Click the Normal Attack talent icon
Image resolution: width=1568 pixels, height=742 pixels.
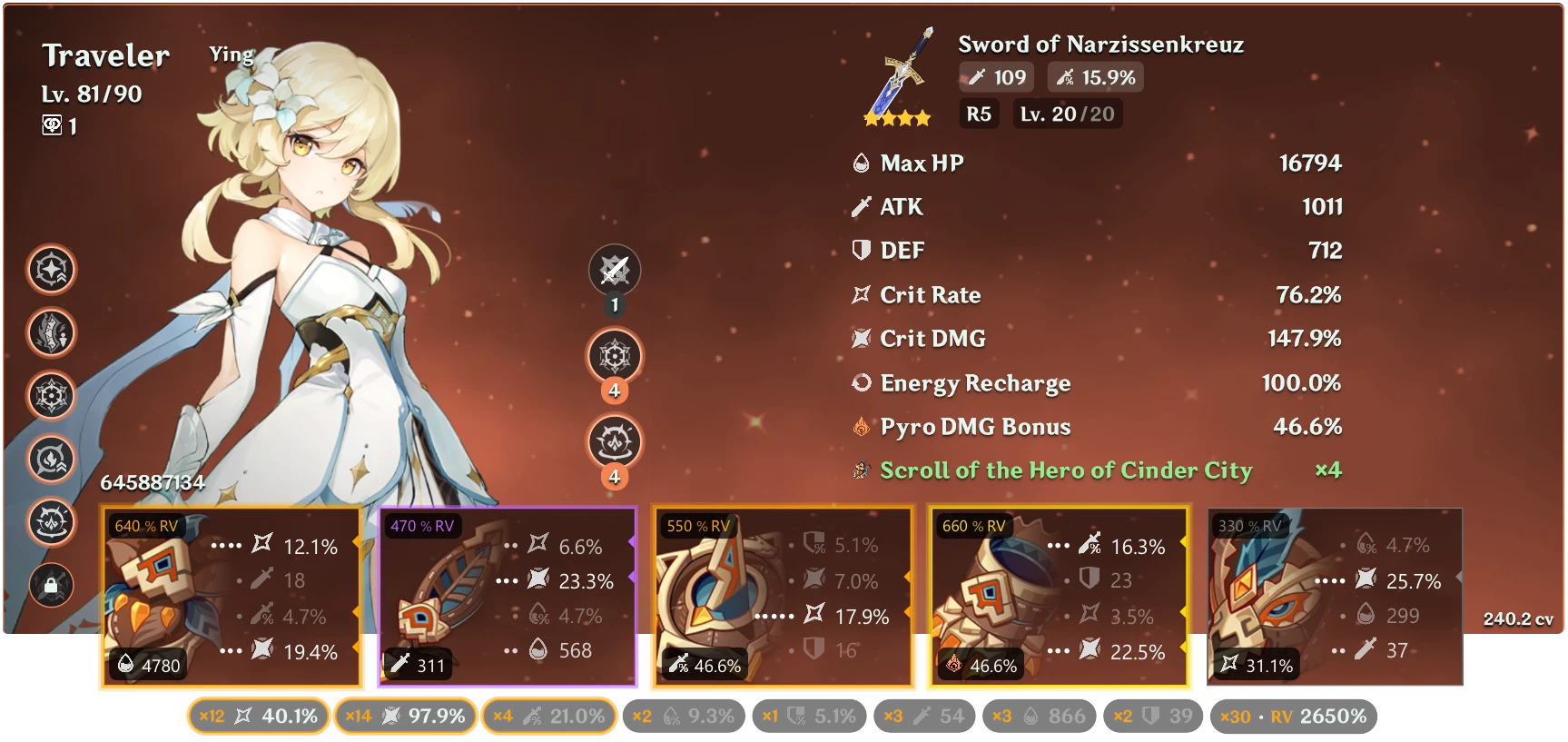[616, 270]
